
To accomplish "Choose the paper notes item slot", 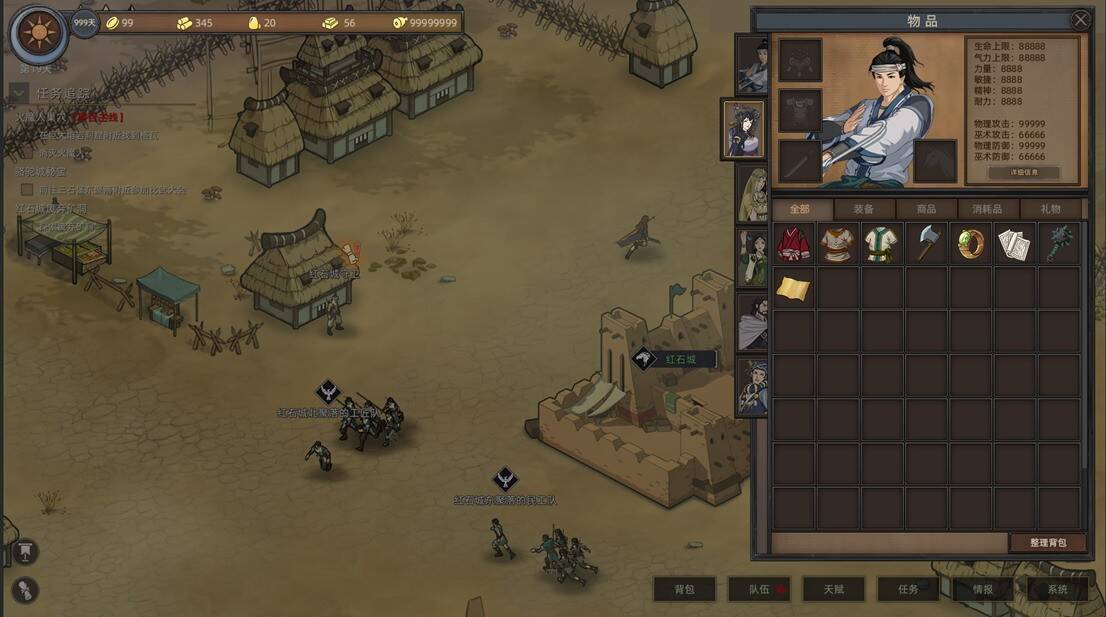I will click(x=1015, y=244).
